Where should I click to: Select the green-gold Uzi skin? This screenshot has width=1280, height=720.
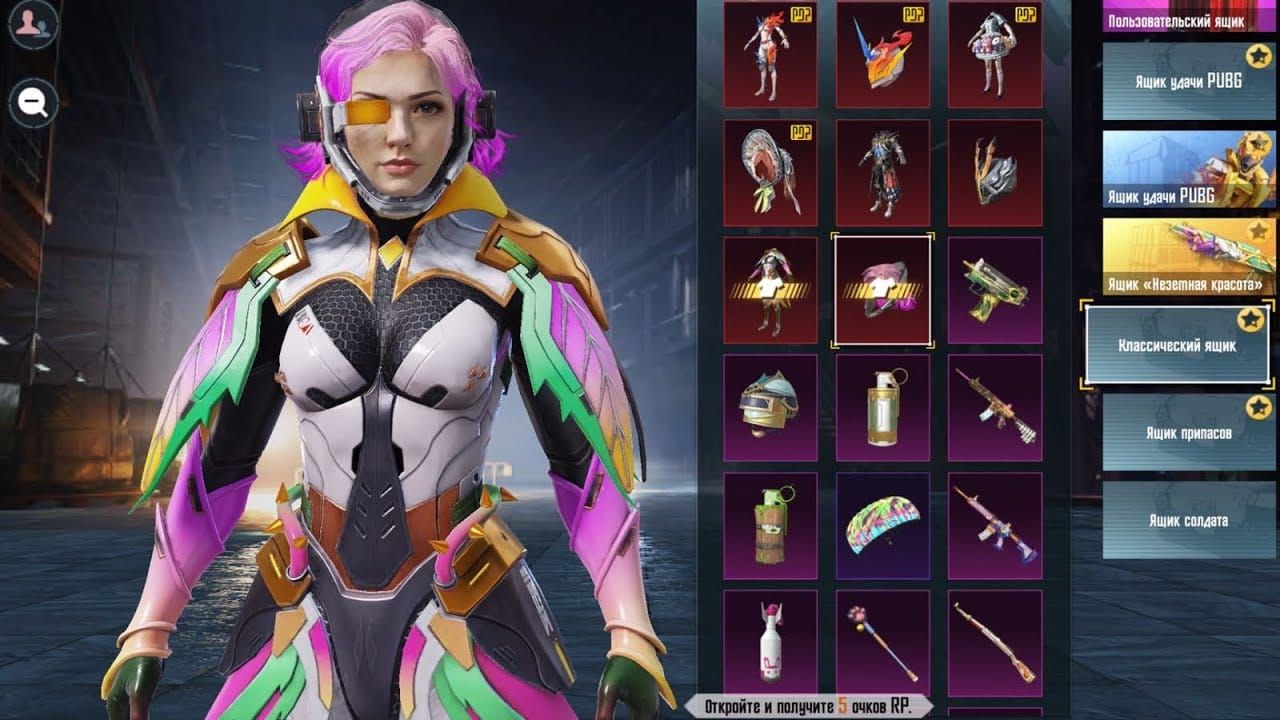pos(994,291)
